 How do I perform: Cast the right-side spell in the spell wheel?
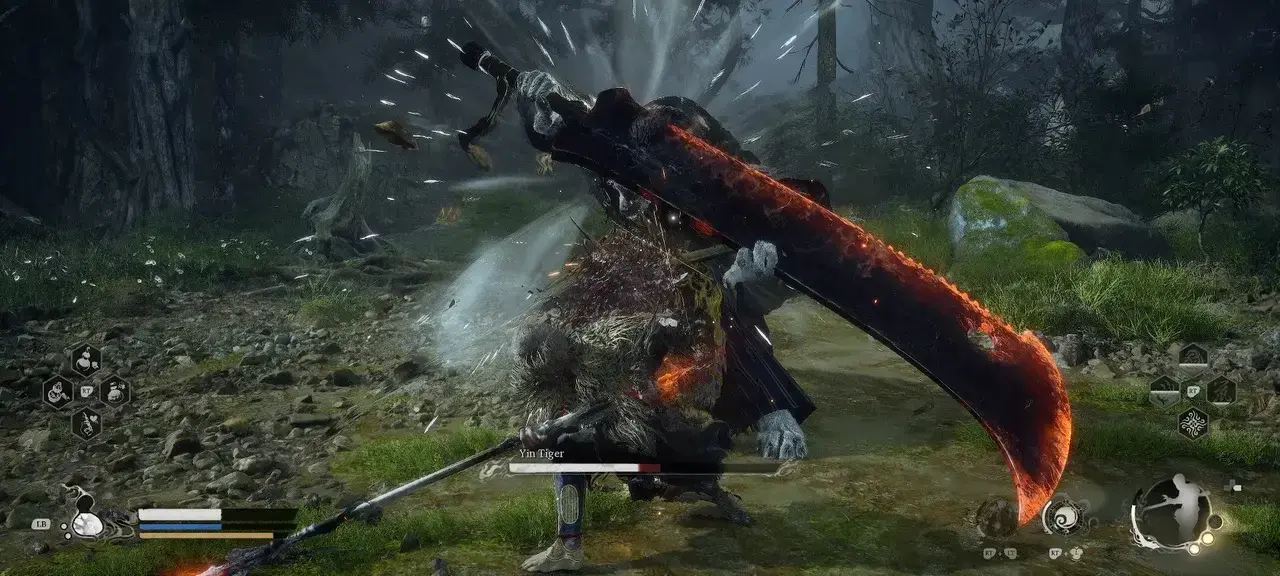tap(1220, 390)
